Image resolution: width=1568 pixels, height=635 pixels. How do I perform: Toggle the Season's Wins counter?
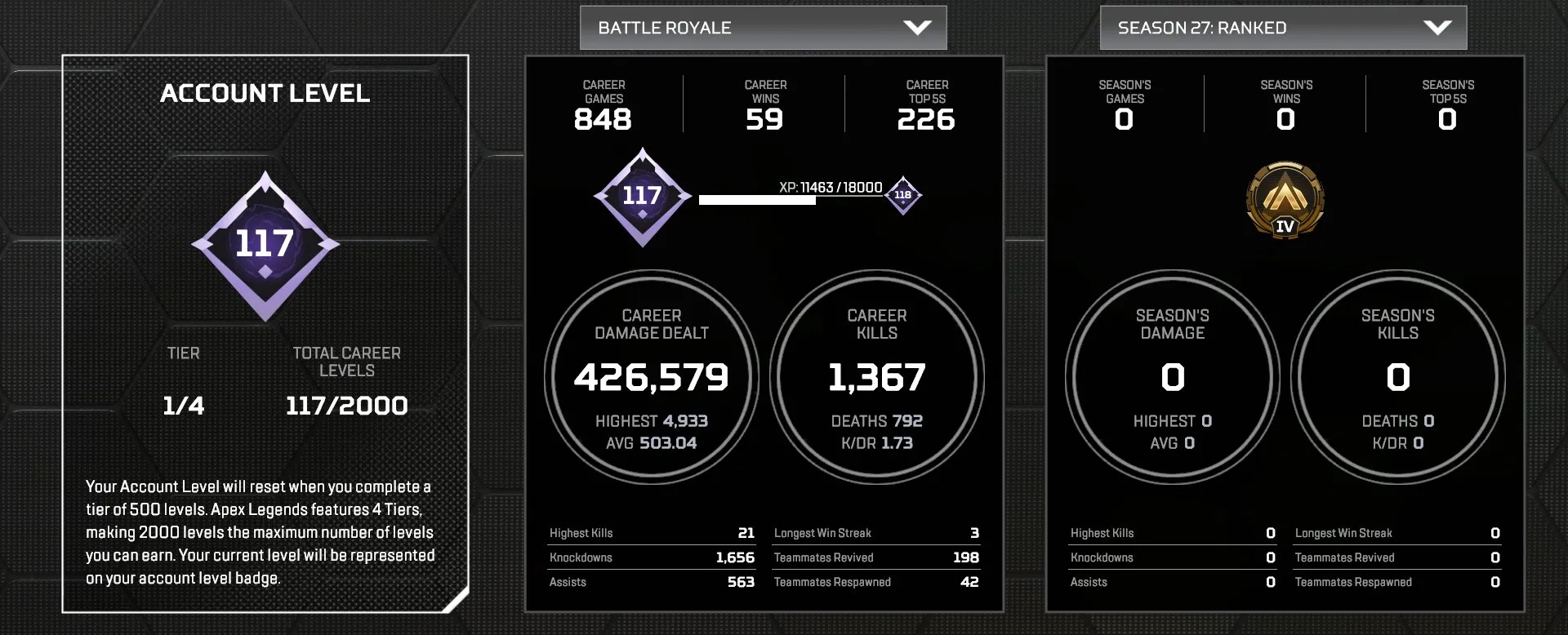tap(1285, 104)
